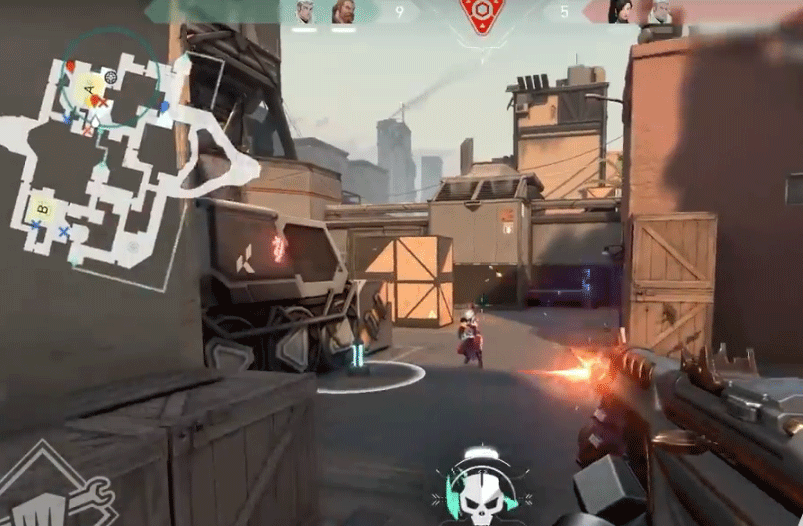
Task: Select the B site marker on the minimap
Action: point(42,208)
